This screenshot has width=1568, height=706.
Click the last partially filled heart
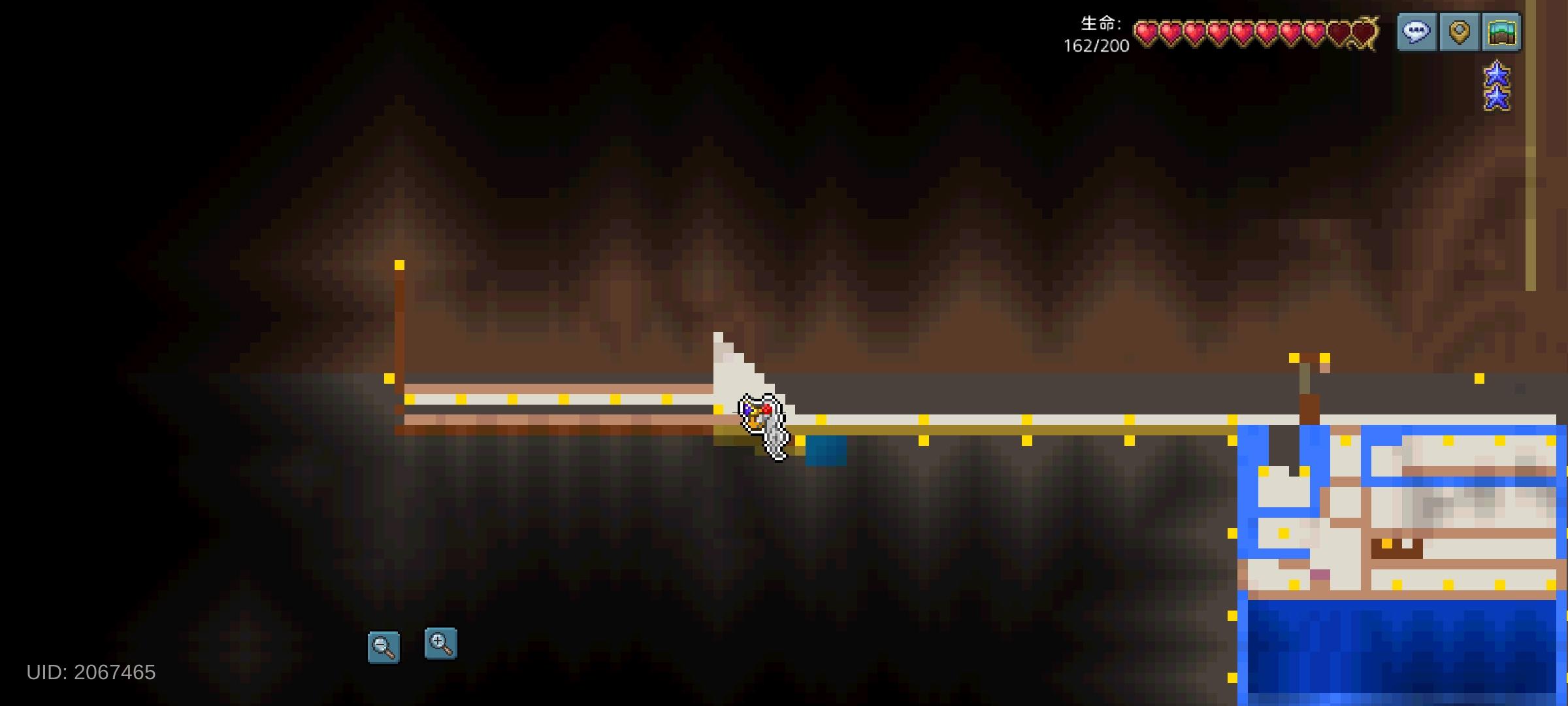pos(1364,29)
